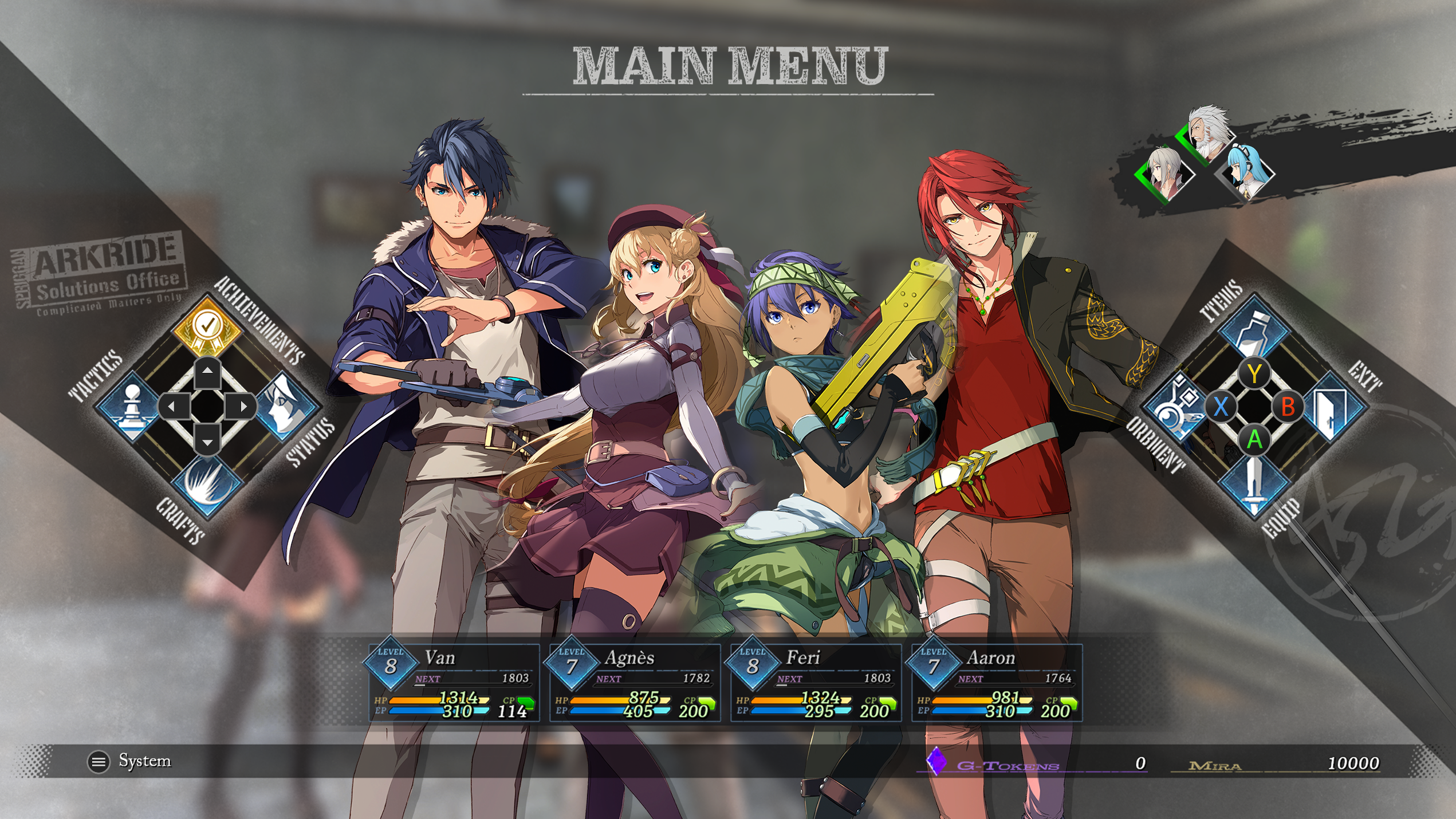1456x819 pixels.
Task: Select Aaron's party status card
Action: pyautogui.click(x=996, y=683)
